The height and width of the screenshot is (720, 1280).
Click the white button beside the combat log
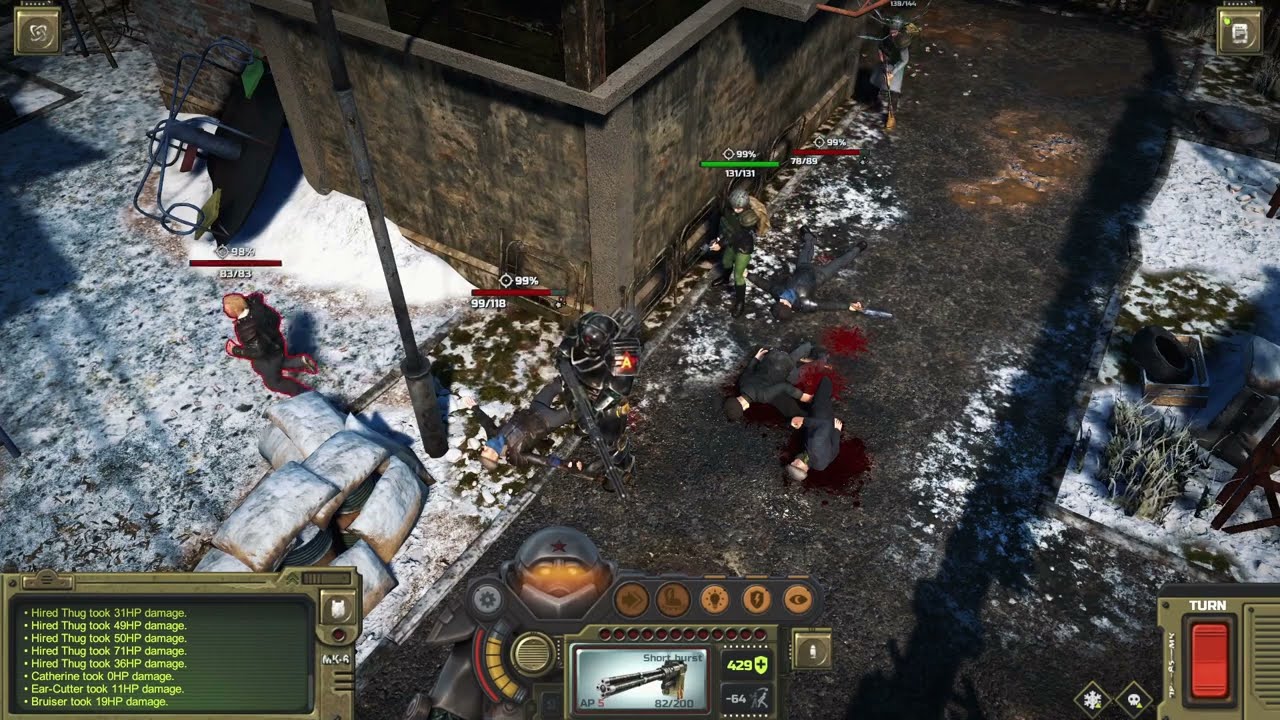pyautogui.click(x=338, y=608)
